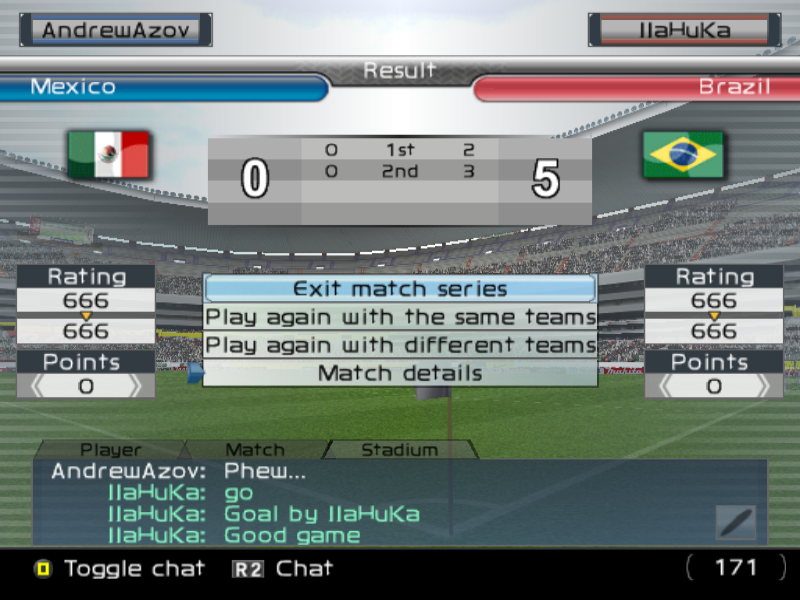Open Match details
Screen dimensions: 800x600
point(400,373)
